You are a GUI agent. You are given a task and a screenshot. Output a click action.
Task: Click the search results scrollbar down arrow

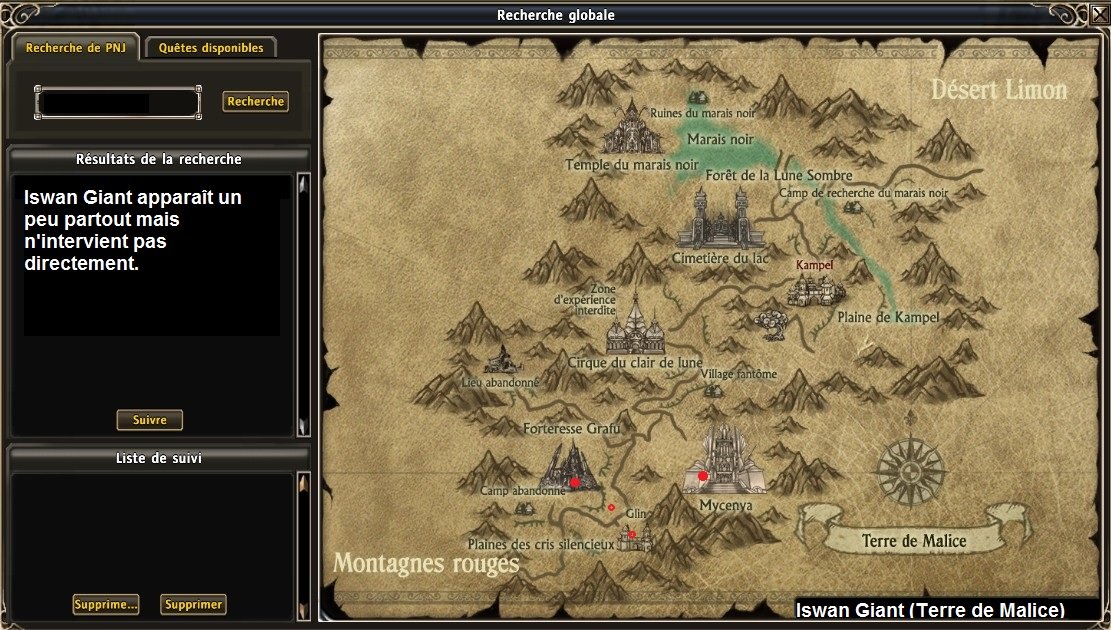pos(304,428)
